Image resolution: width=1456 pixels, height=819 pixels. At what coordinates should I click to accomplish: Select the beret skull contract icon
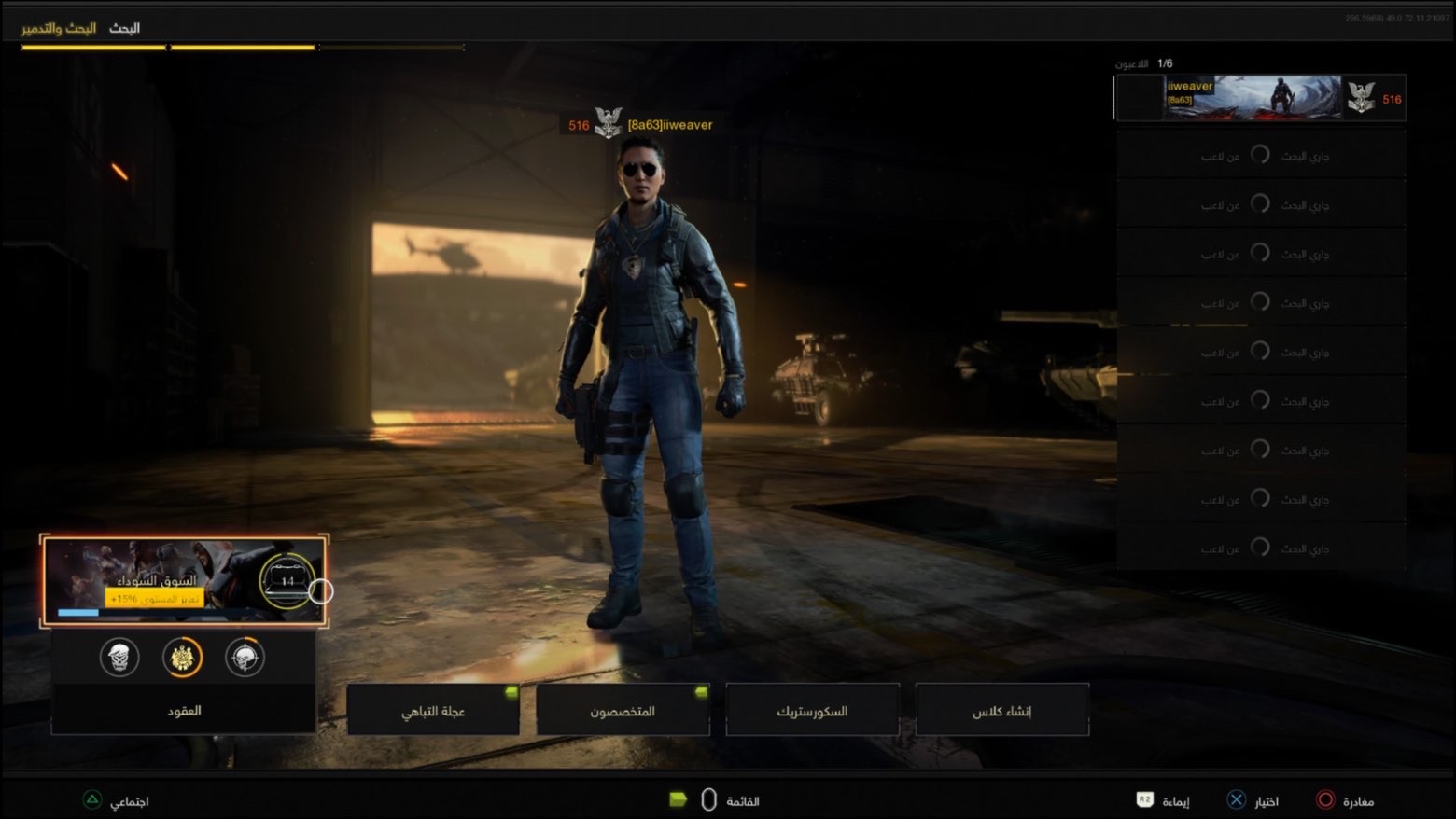(x=119, y=658)
